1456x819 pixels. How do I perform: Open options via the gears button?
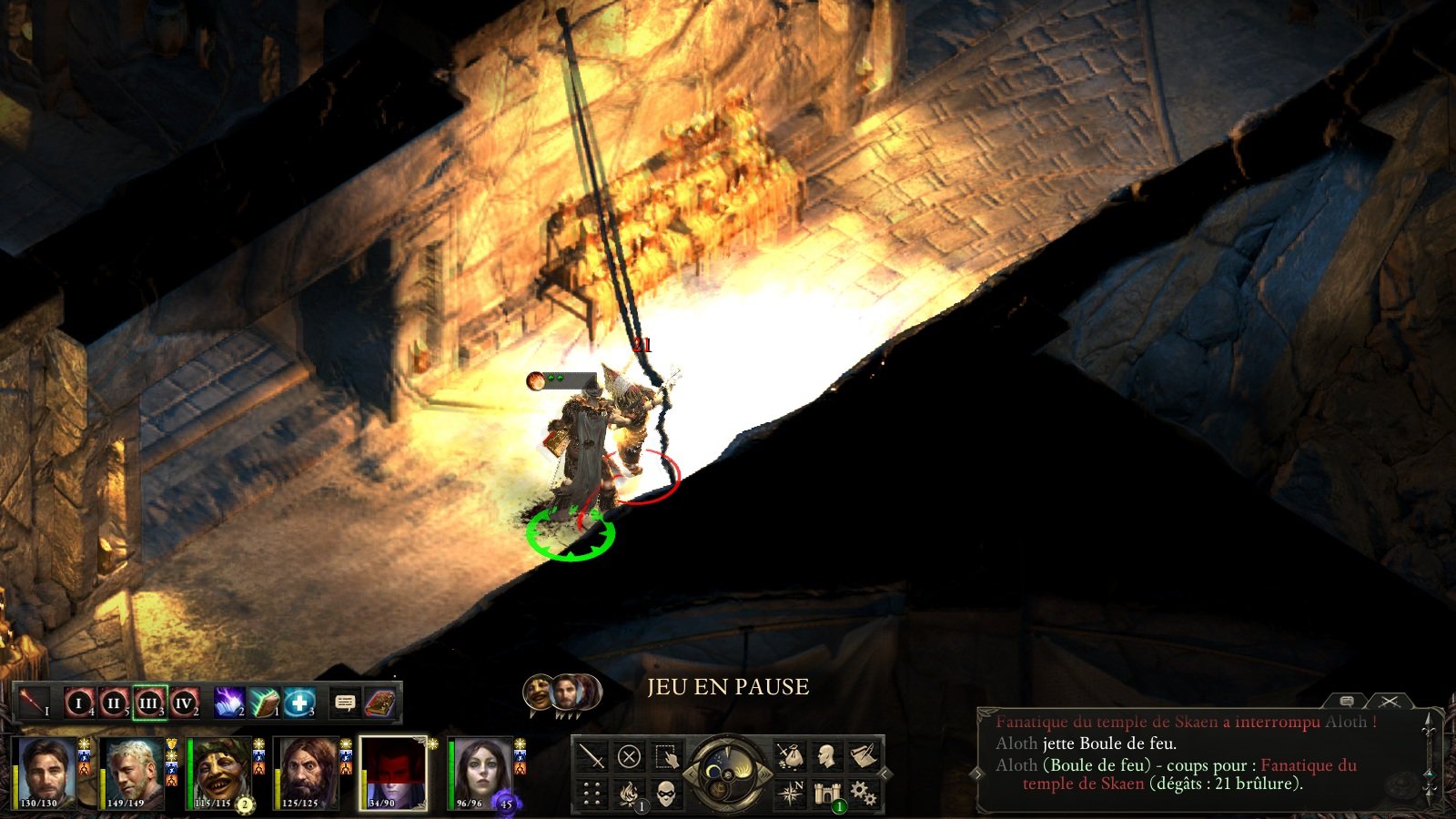coord(863,793)
